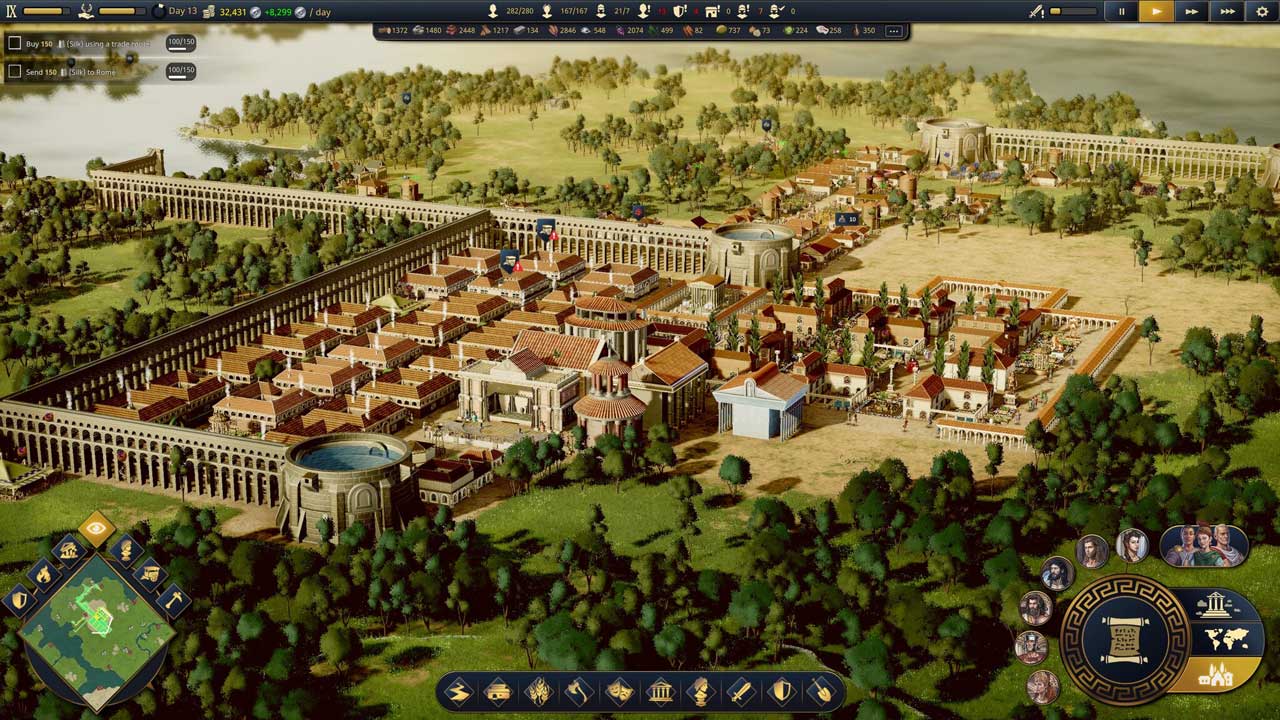Open the roads build category
The image size is (1280, 720).
click(458, 691)
